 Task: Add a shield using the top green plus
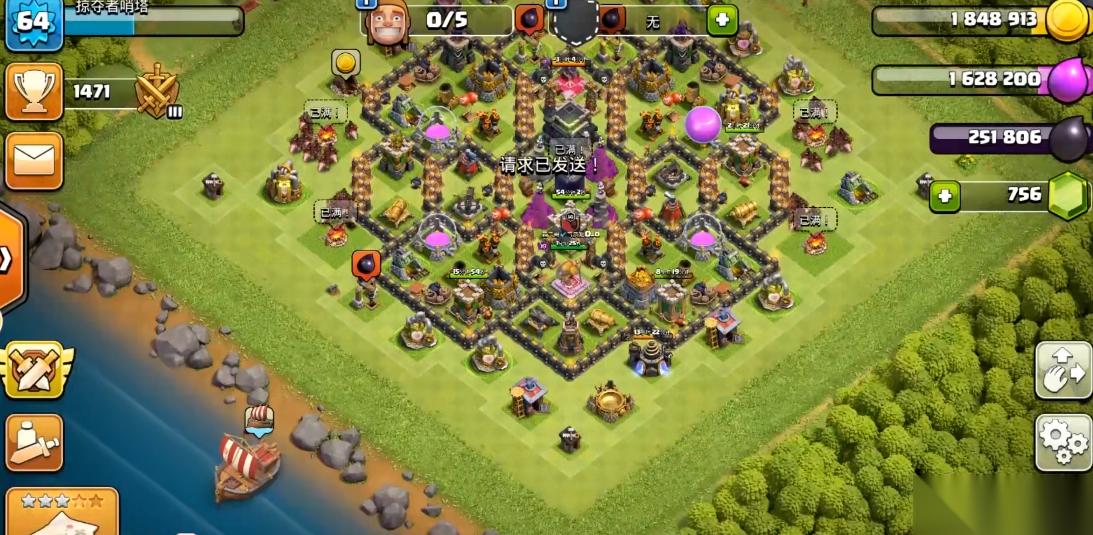pos(722,19)
